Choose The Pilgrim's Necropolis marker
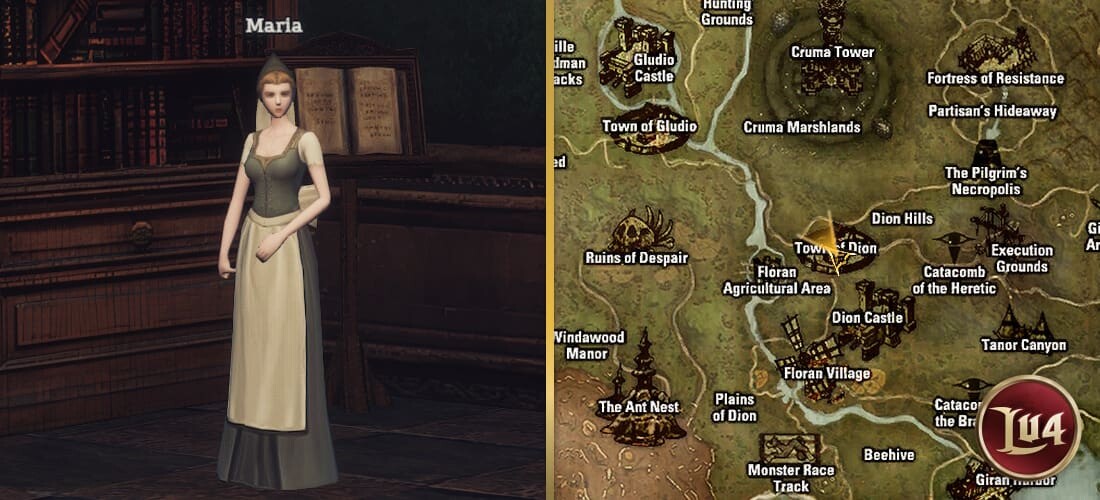The width and height of the screenshot is (1100, 500). pyautogui.click(x=985, y=180)
